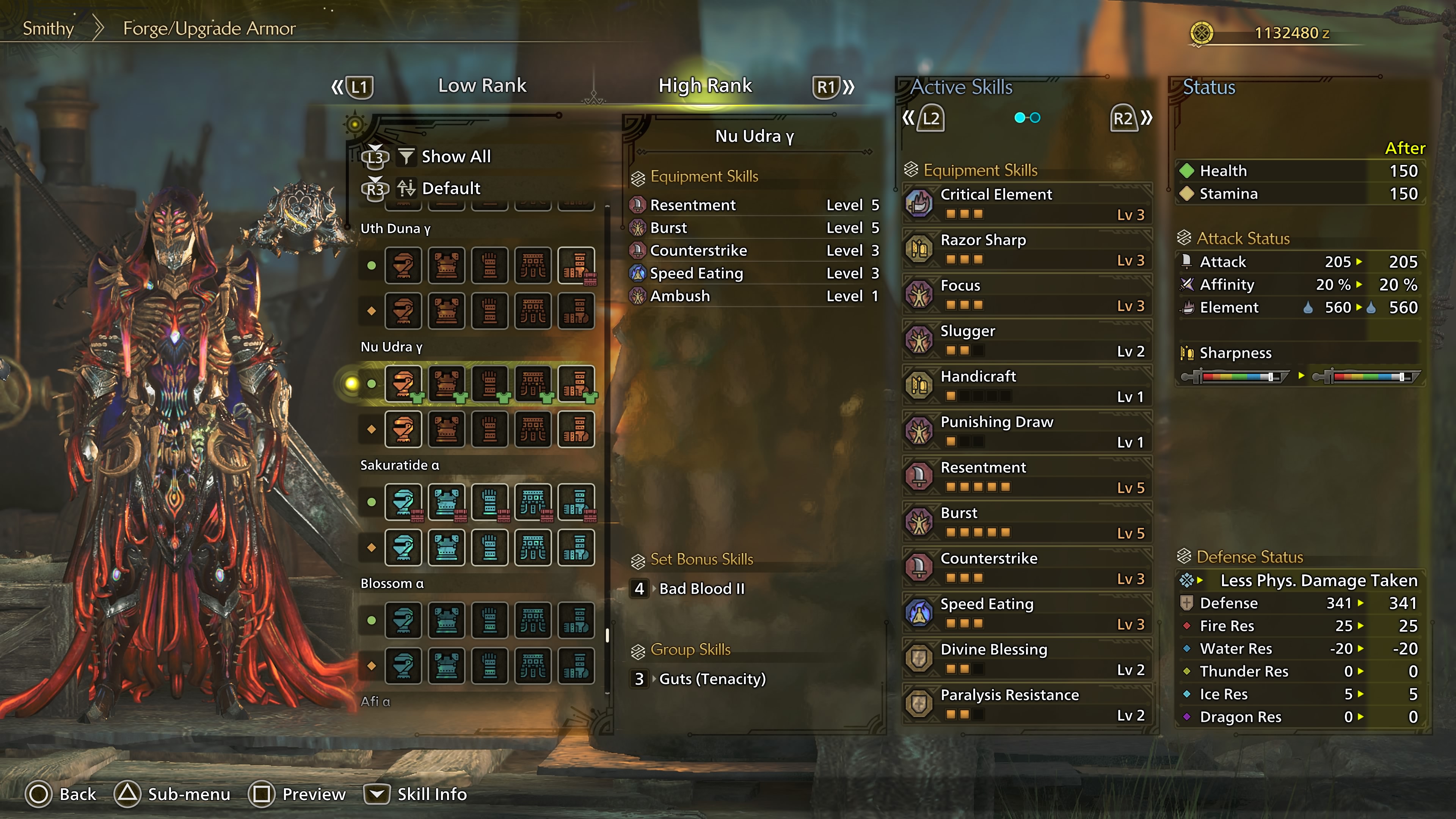Select the highlighted Nu Udra γ helm
This screenshot has height=819, width=1456.
click(x=403, y=384)
